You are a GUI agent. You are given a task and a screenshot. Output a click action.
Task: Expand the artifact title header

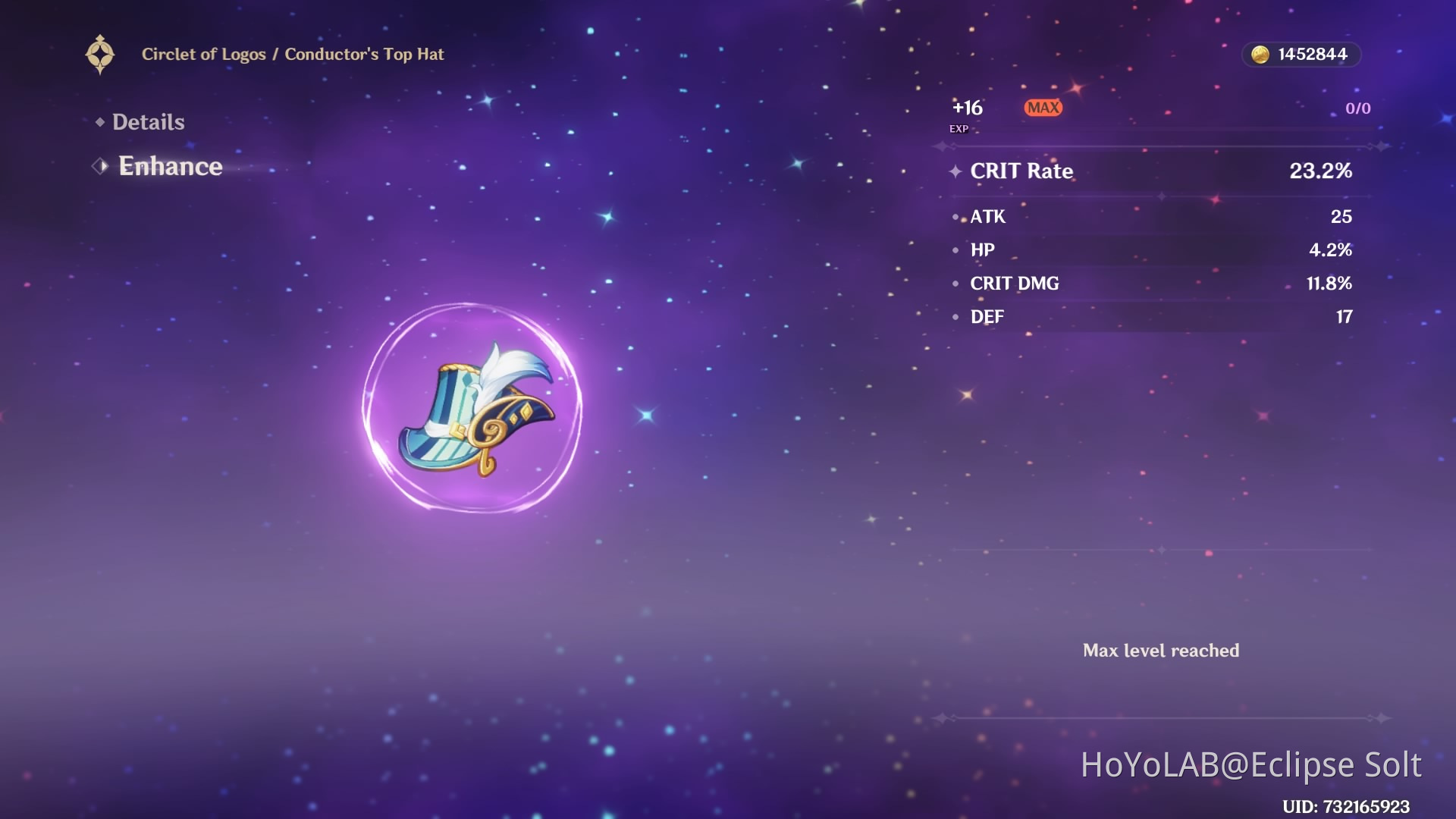coord(293,54)
